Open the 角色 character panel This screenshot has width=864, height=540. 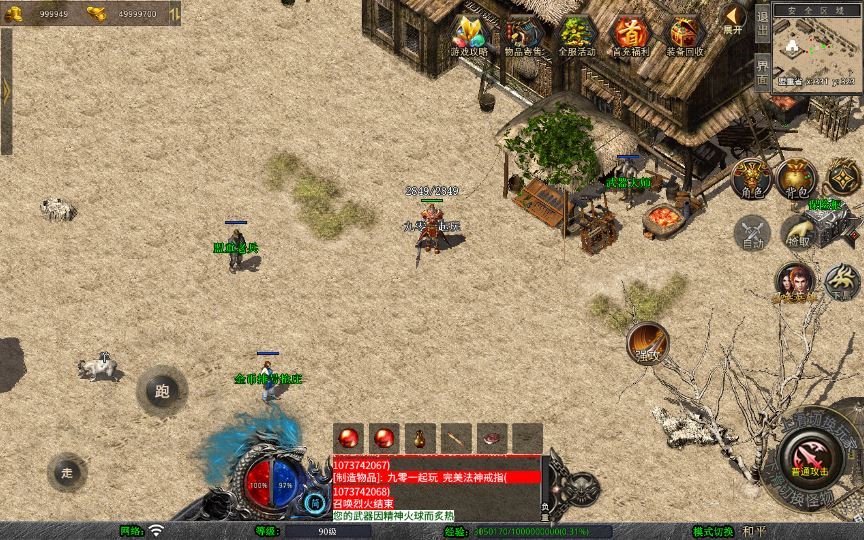752,178
